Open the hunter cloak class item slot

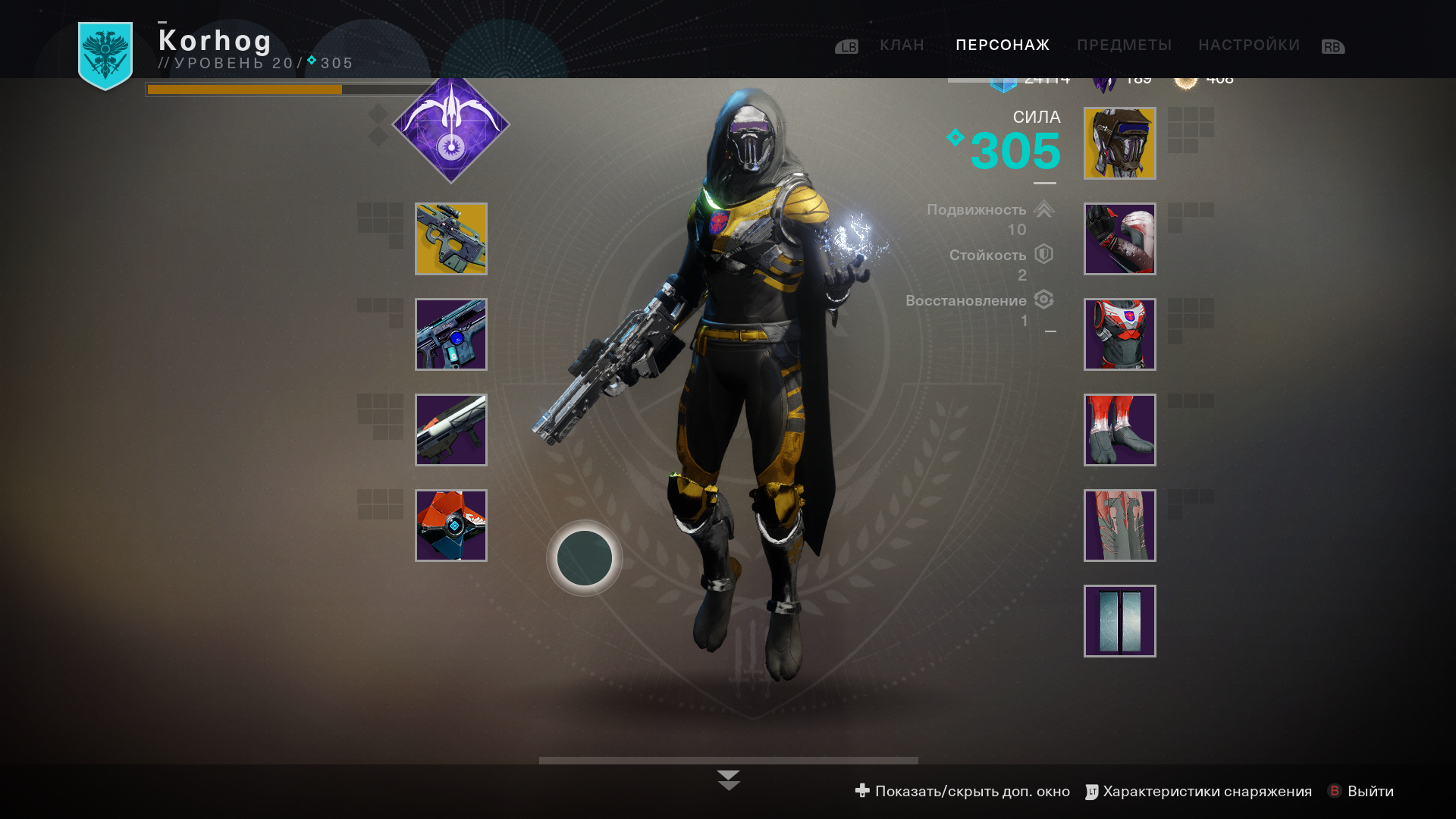pyautogui.click(x=1119, y=526)
